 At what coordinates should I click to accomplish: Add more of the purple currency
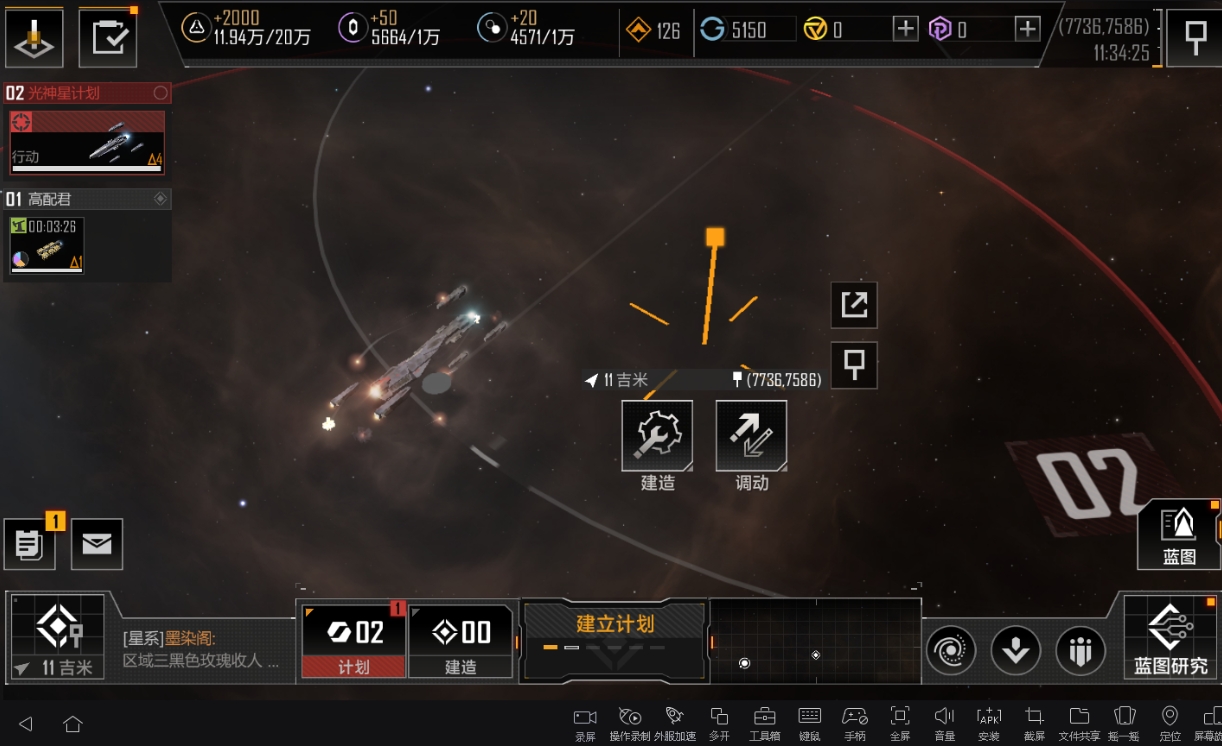(x=1028, y=29)
